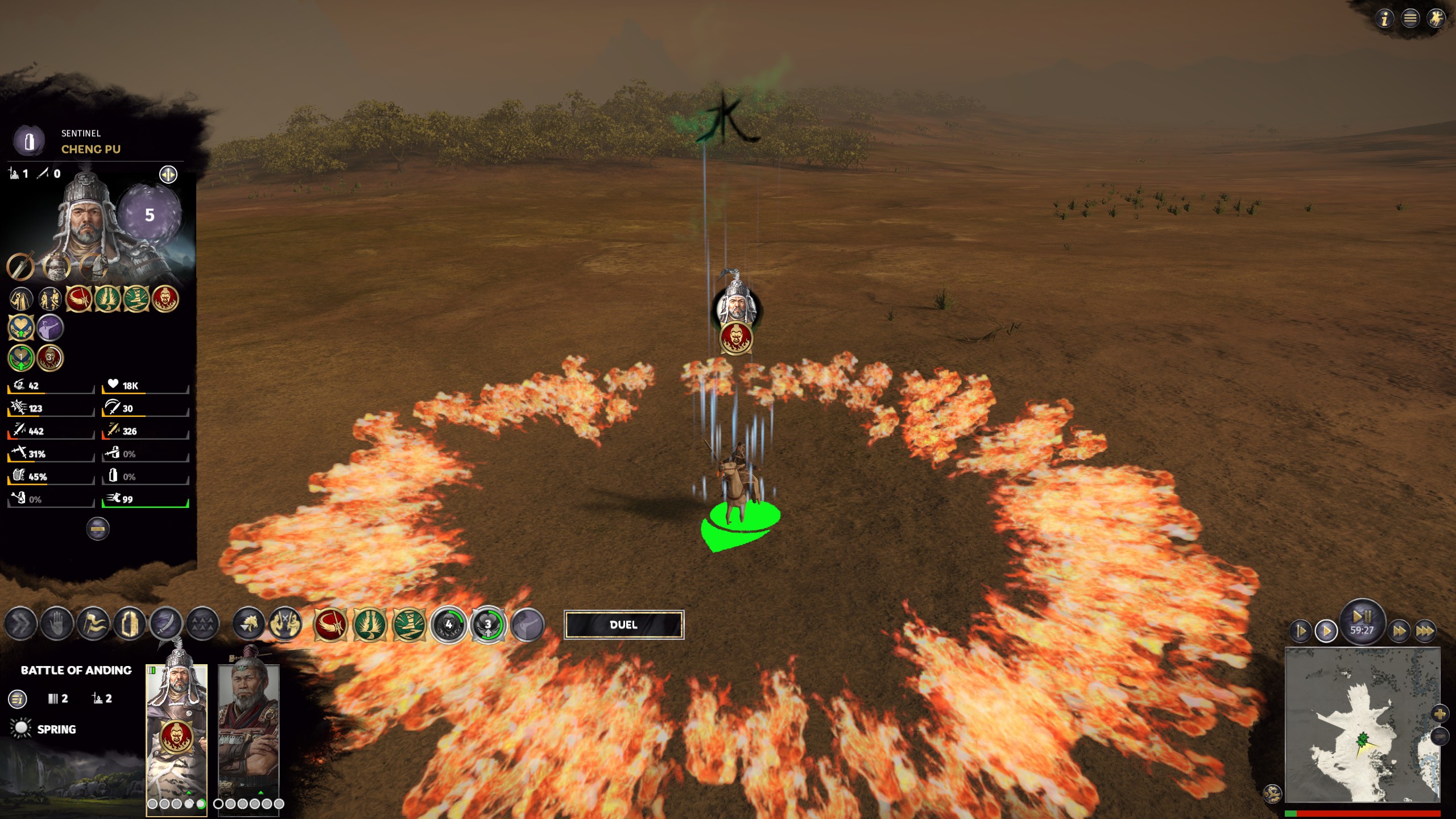The image size is (1456, 819).
Task: Open the info button at top right
Action: click(1384, 19)
